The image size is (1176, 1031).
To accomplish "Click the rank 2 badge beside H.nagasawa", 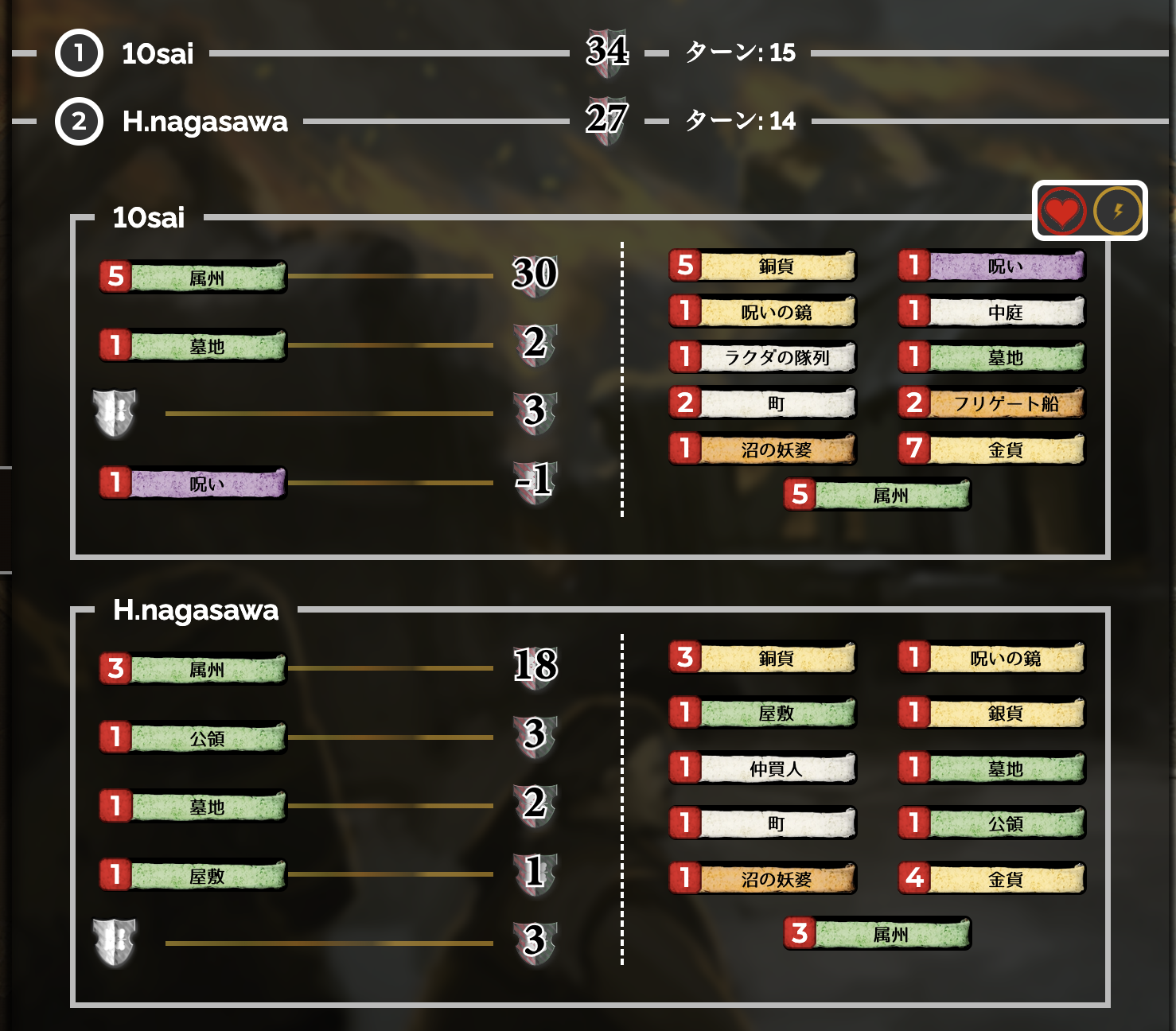I will (x=77, y=122).
